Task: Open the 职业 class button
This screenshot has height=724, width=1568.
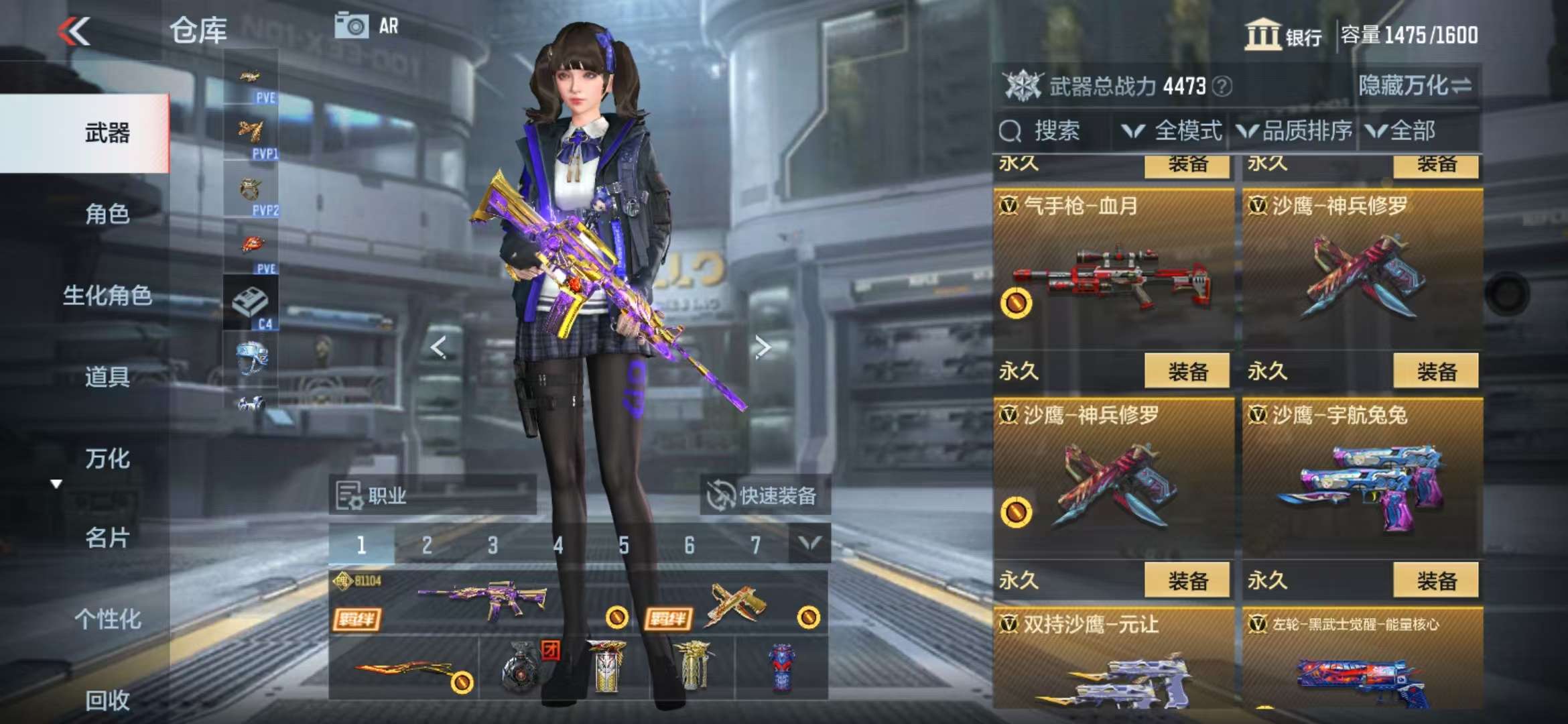Action: (432, 496)
